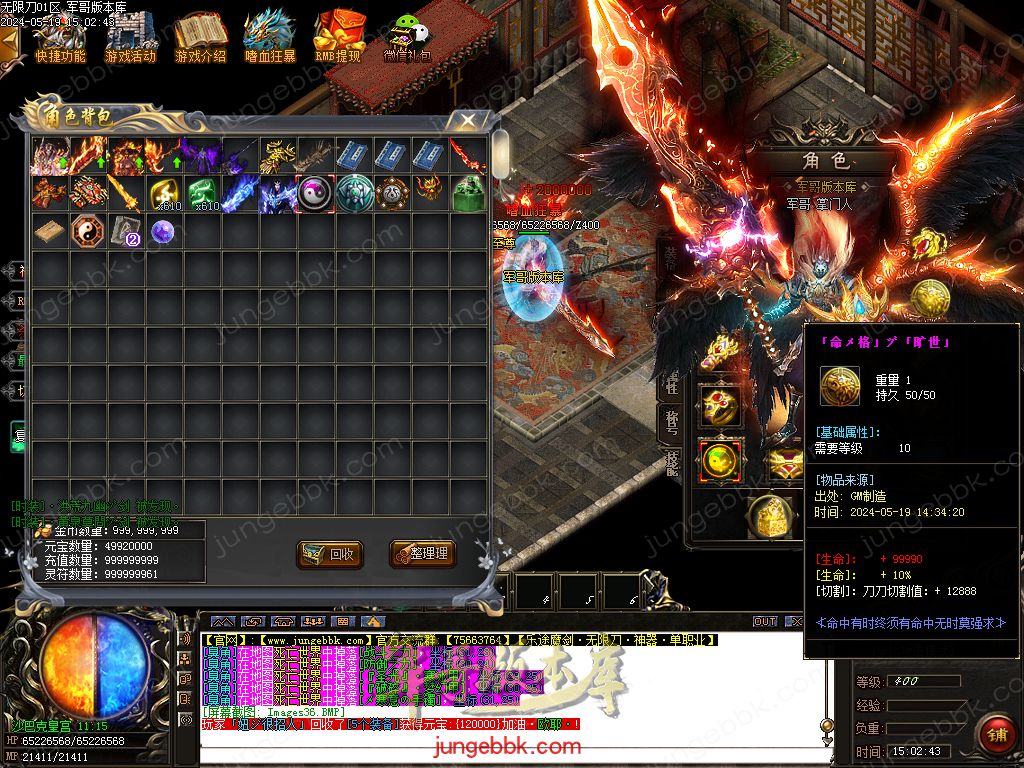
Task: Collapse the top menu with left arrow
Action: point(9,43)
